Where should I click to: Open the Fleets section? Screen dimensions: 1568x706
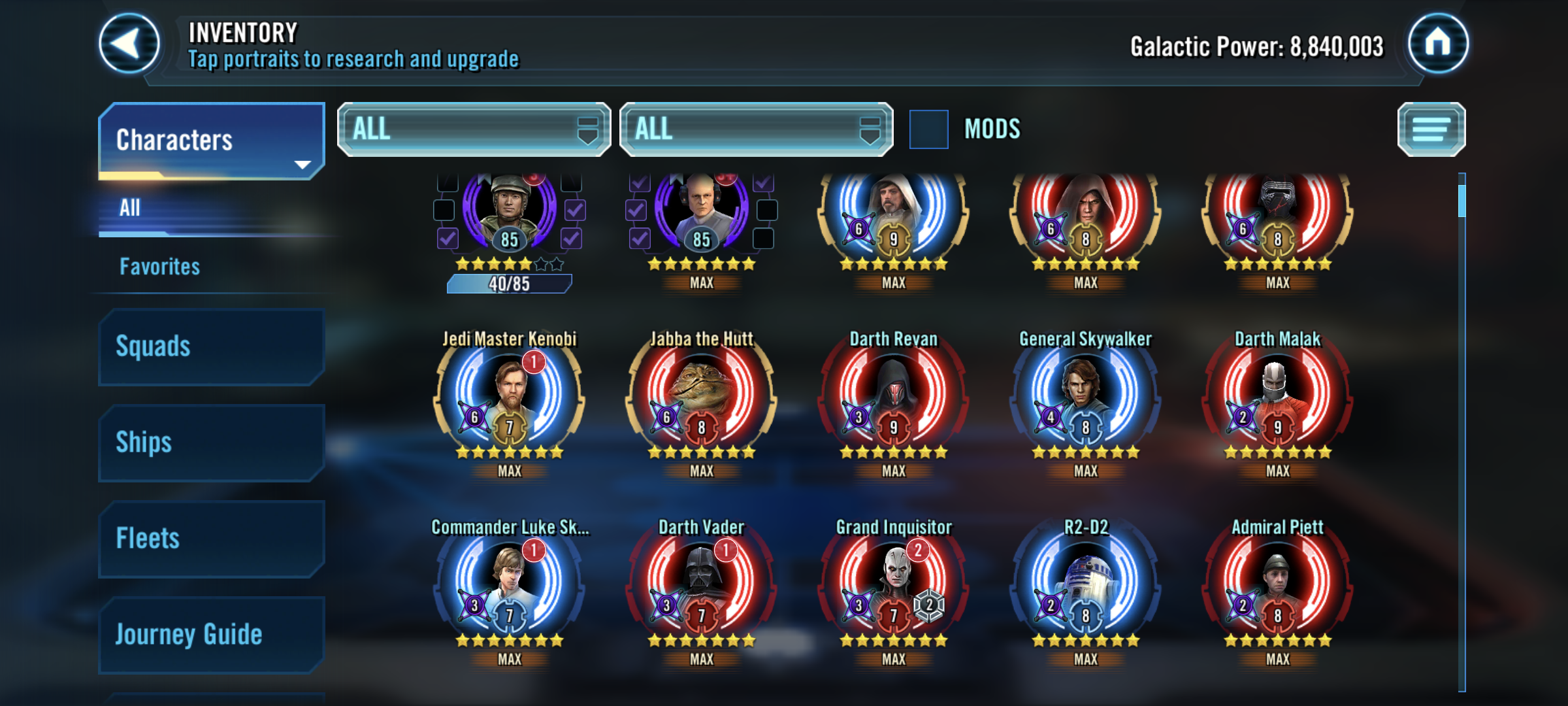click(x=211, y=539)
